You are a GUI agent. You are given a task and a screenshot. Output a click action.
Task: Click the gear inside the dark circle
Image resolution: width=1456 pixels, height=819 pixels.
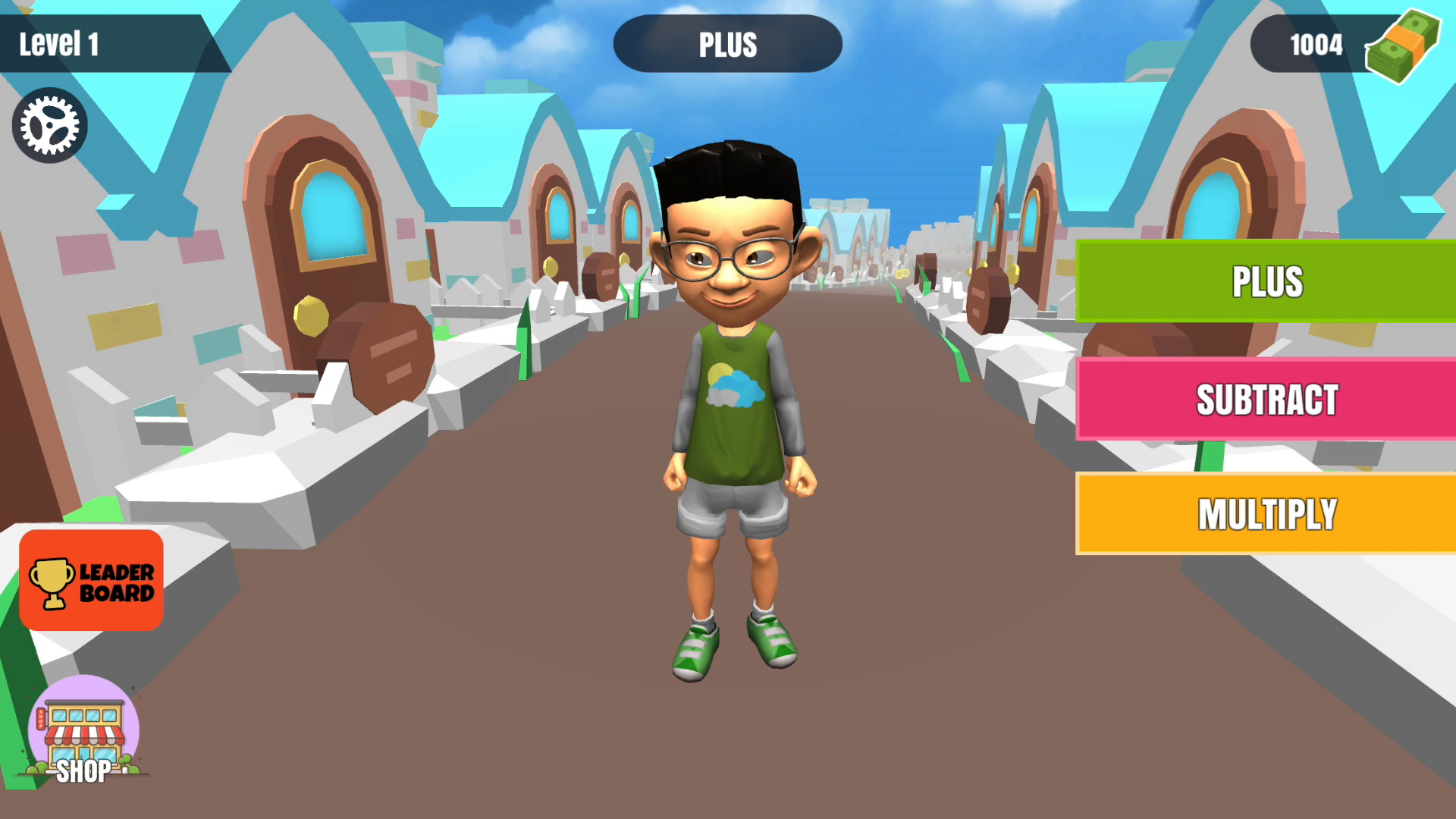(48, 124)
